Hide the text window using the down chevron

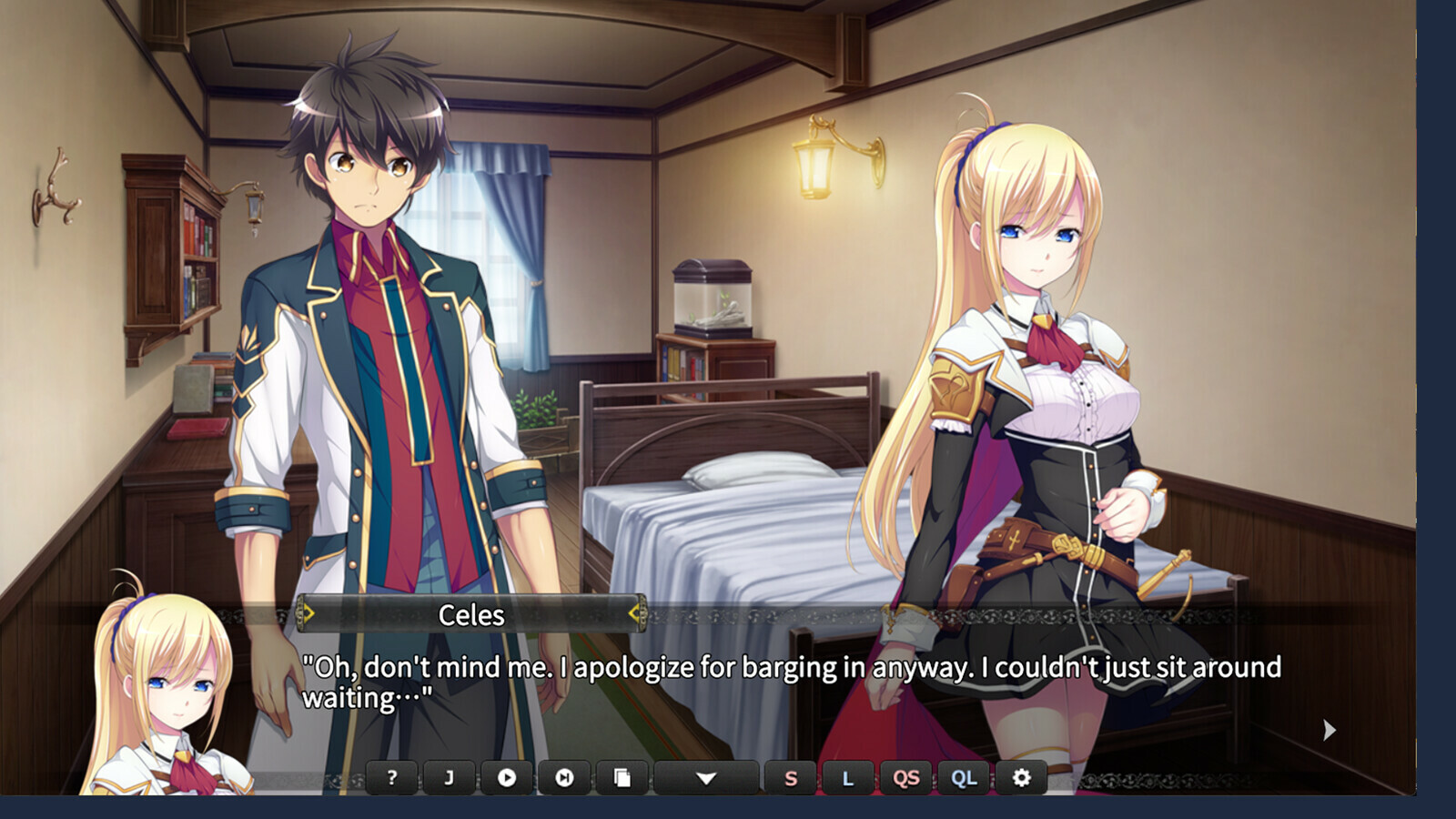pyautogui.click(x=709, y=778)
